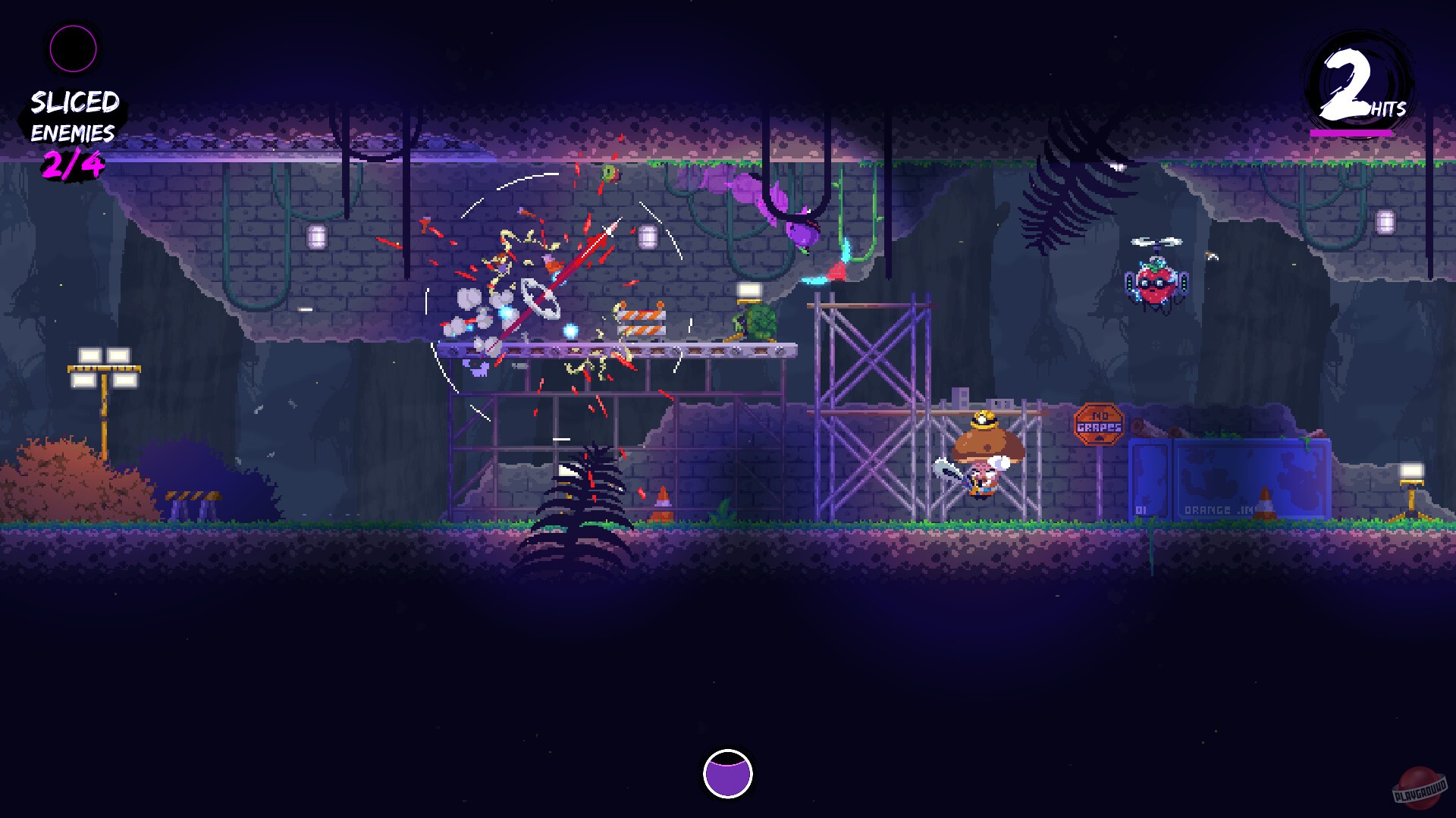Click the circular ability icon top-left

click(73, 48)
